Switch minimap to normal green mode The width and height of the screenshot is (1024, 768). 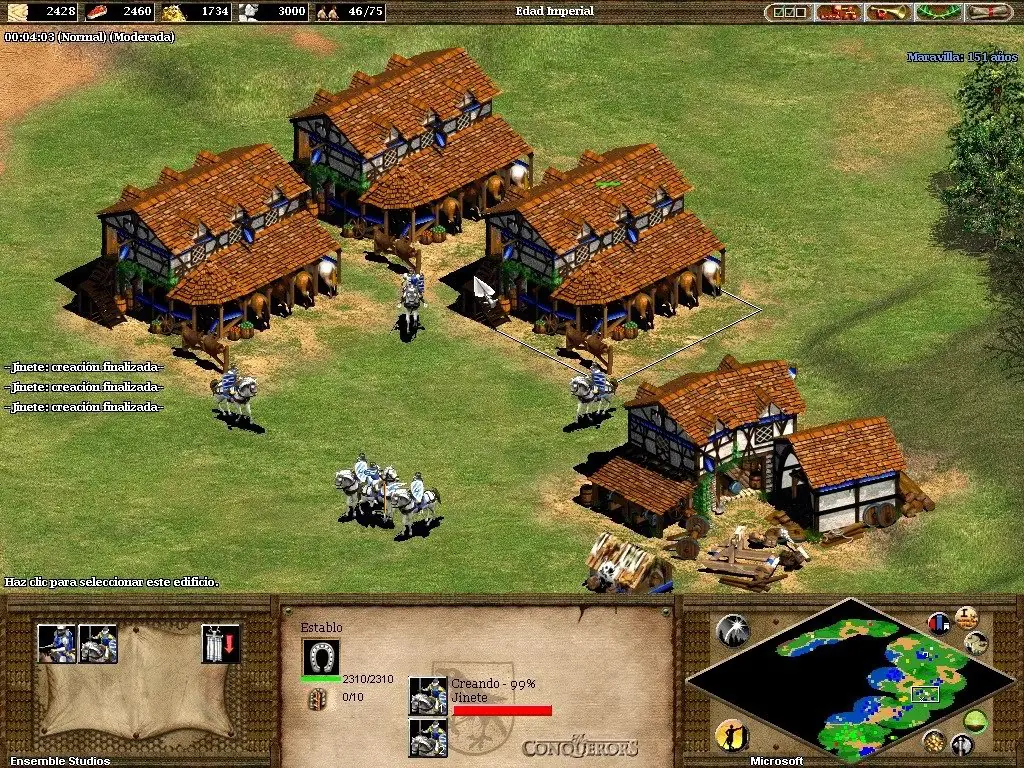coord(975,719)
